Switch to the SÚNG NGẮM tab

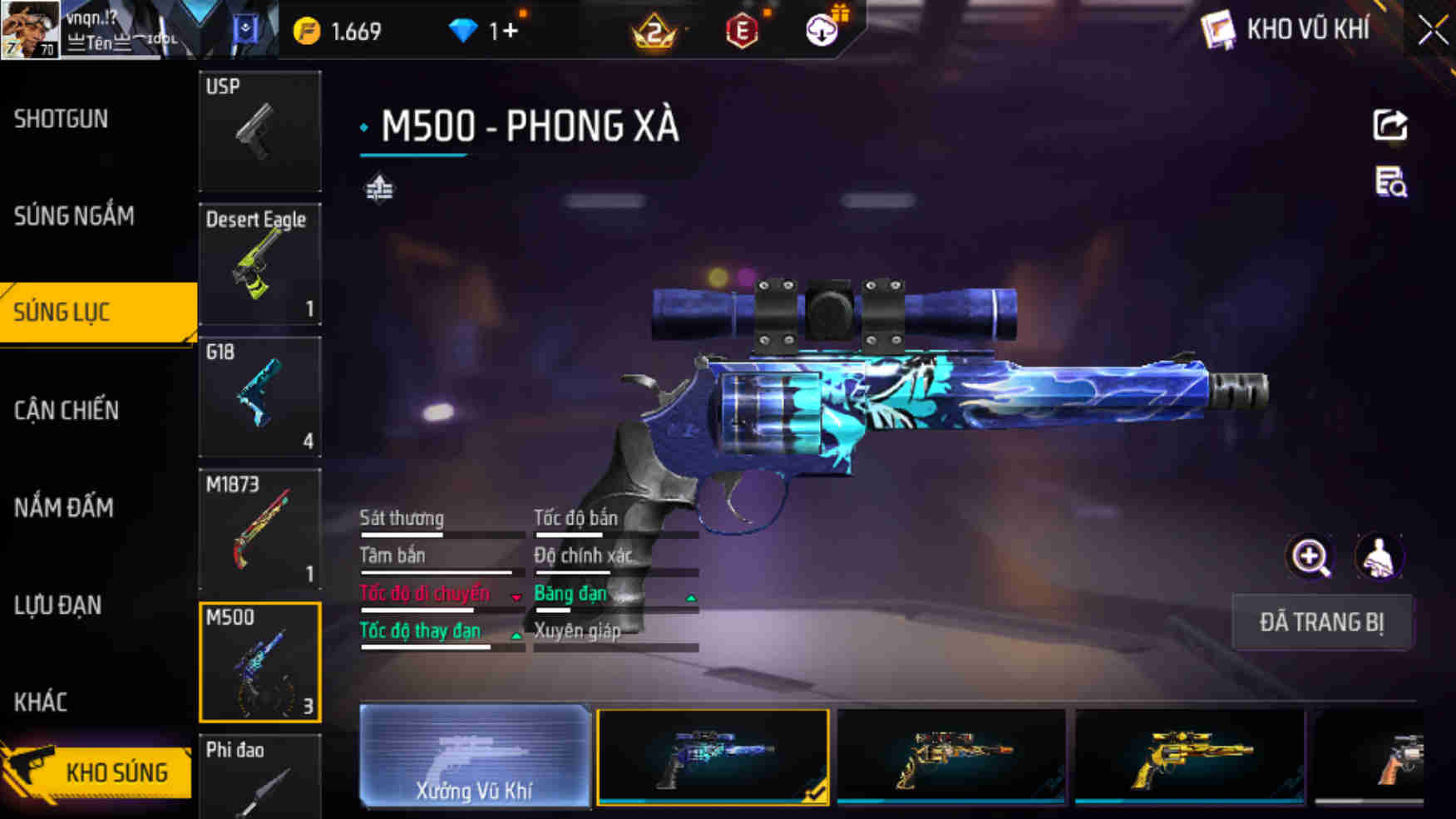(73, 215)
